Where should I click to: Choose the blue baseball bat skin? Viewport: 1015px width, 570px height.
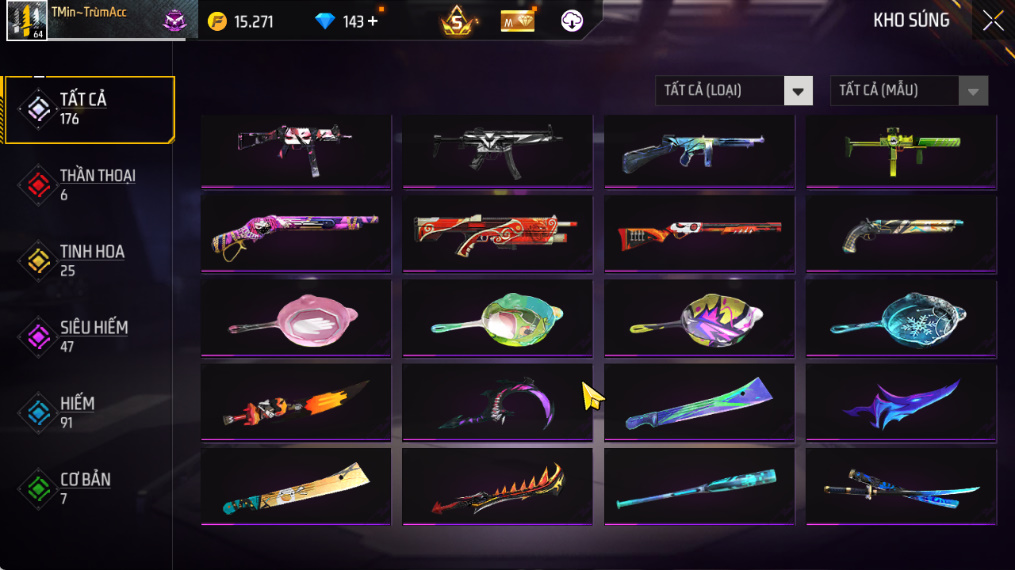tap(699, 486)
